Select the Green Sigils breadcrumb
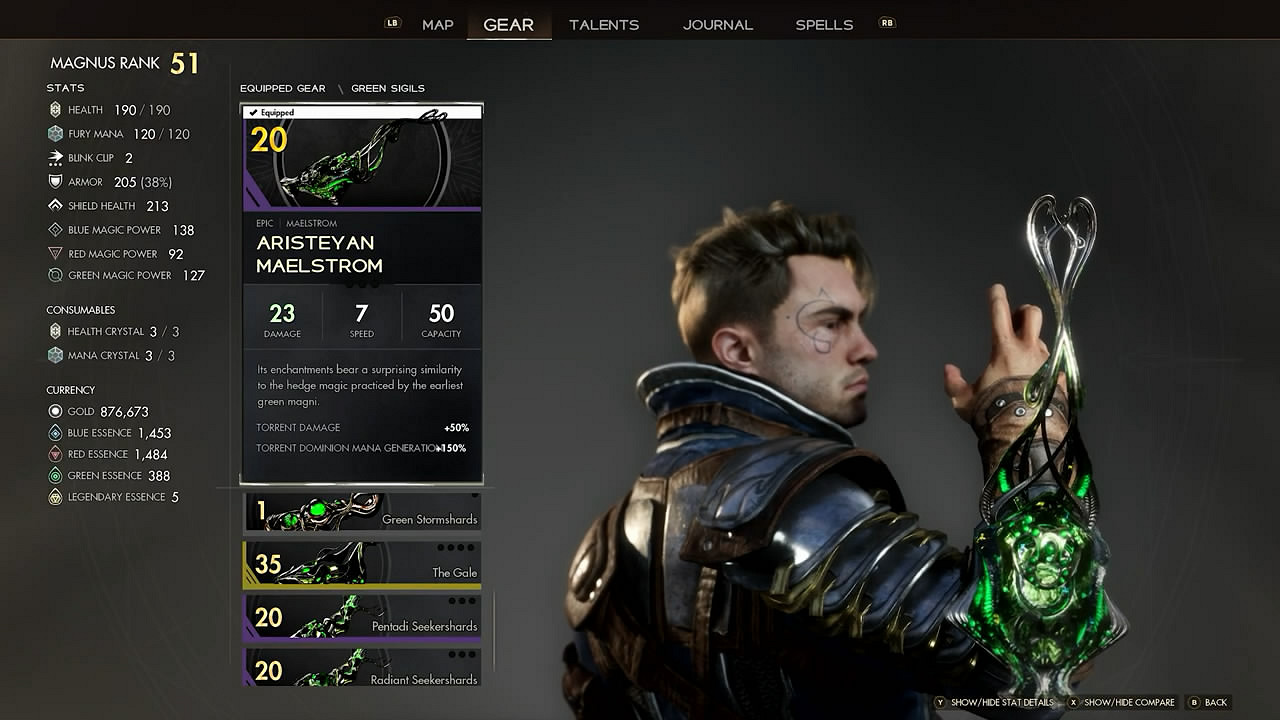1280x720 pixels. 388,88
